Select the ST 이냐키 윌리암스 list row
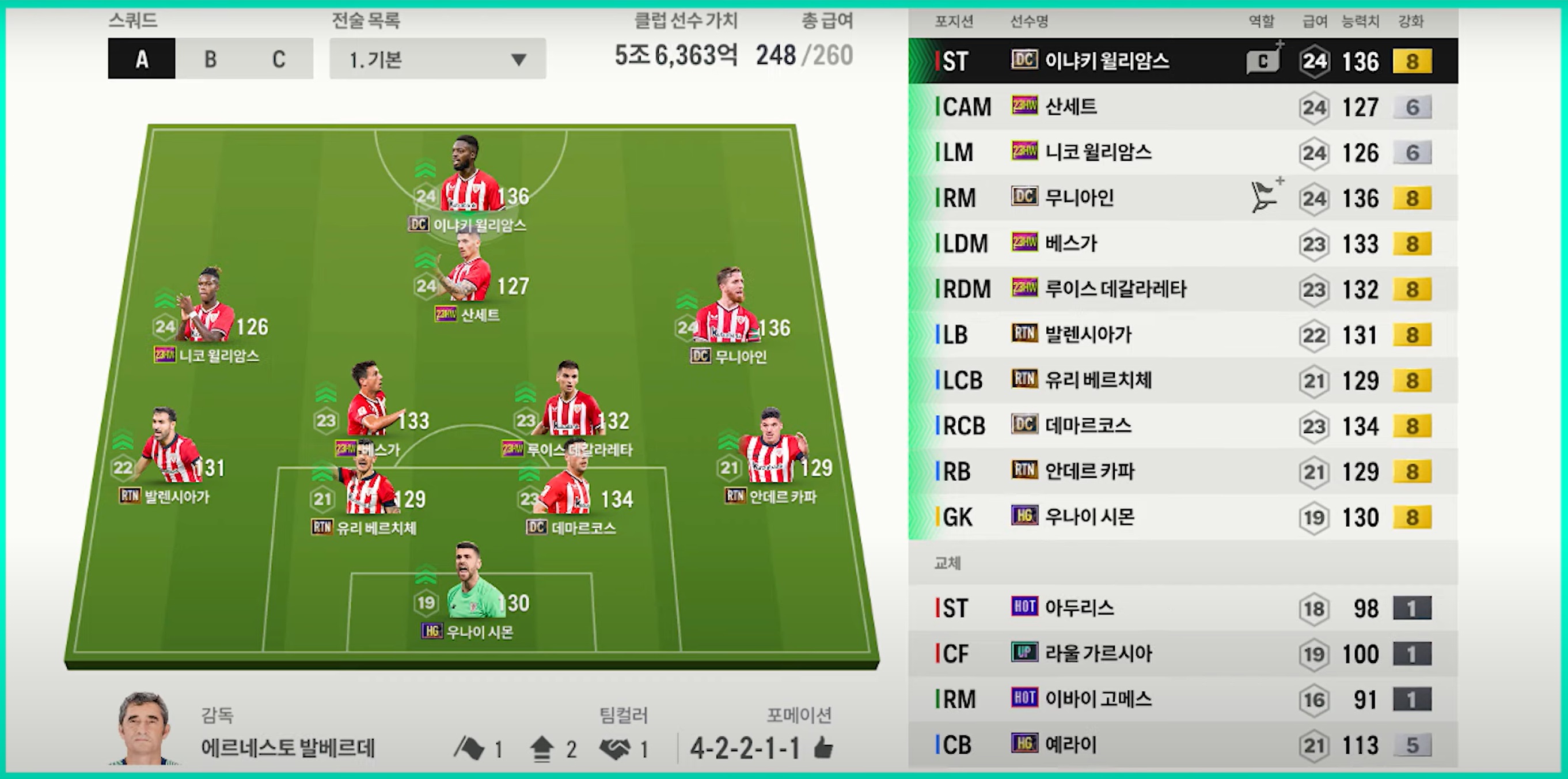 (x=1182, y=61)
